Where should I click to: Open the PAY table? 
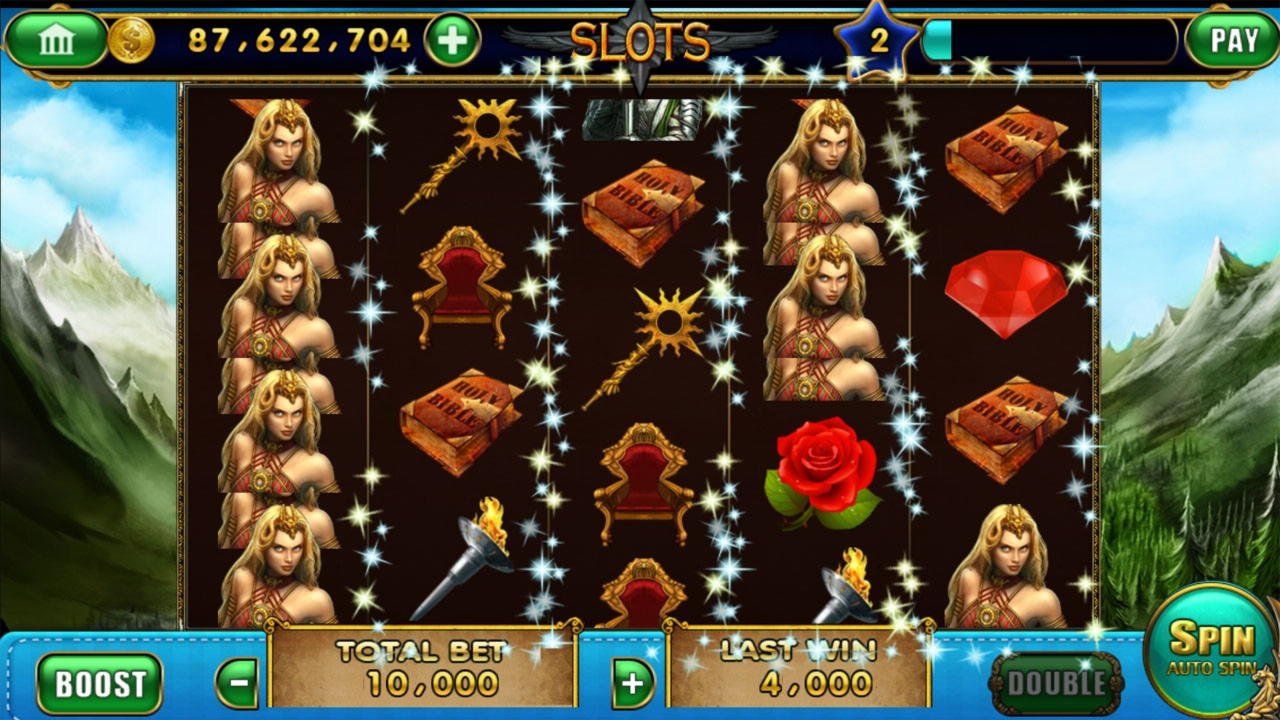click(x=1232, y=40)
